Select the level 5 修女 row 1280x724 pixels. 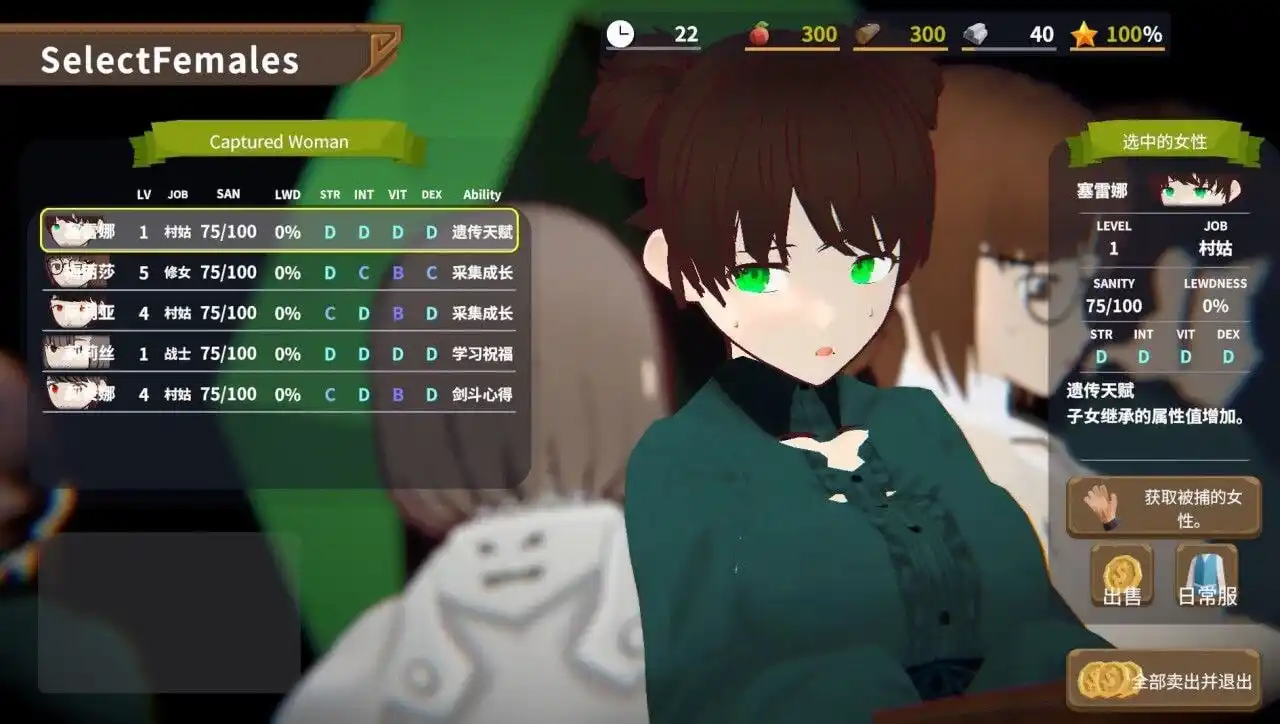(x=280, y=272)
